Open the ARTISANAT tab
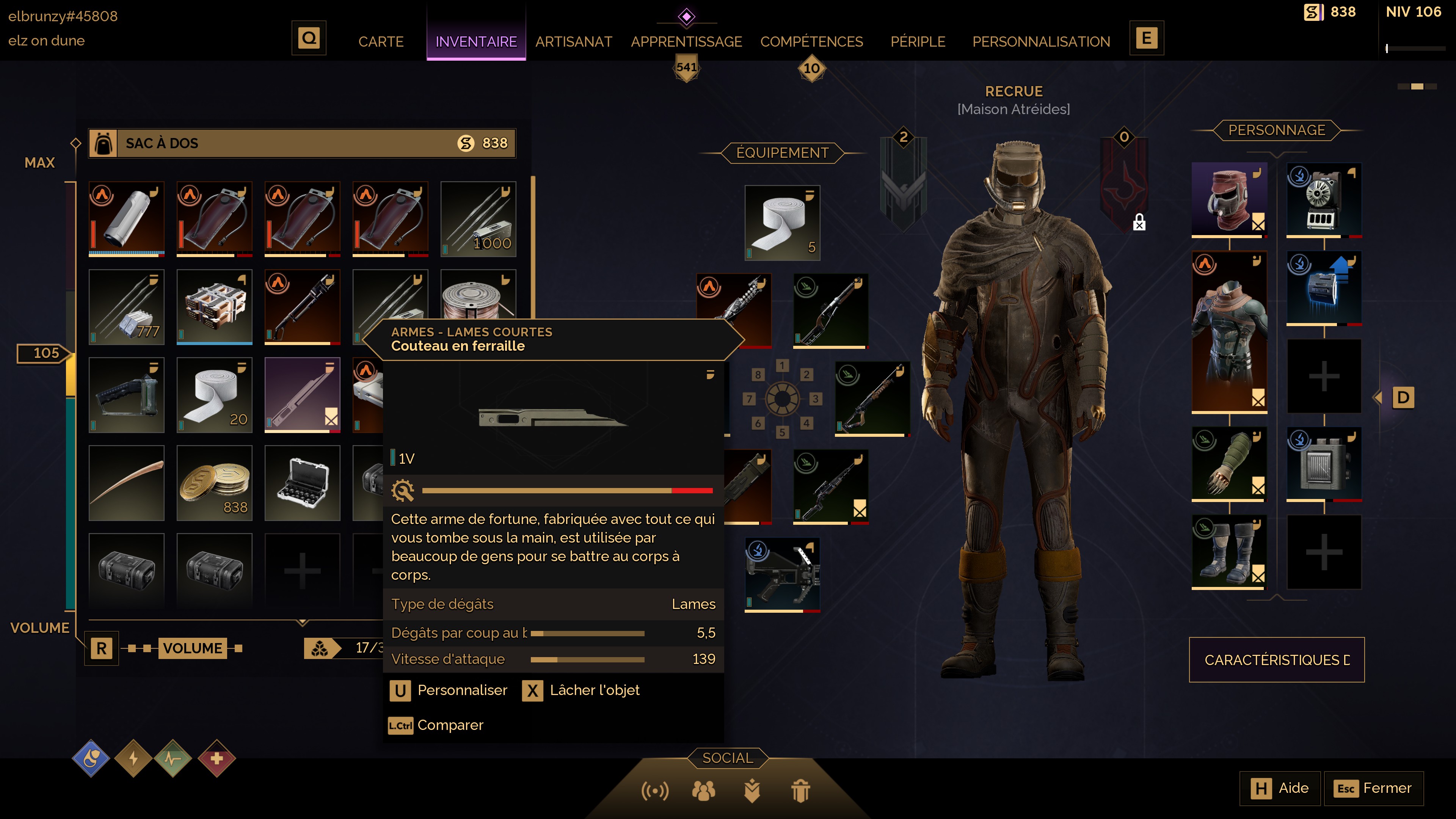 coord(573,41)
